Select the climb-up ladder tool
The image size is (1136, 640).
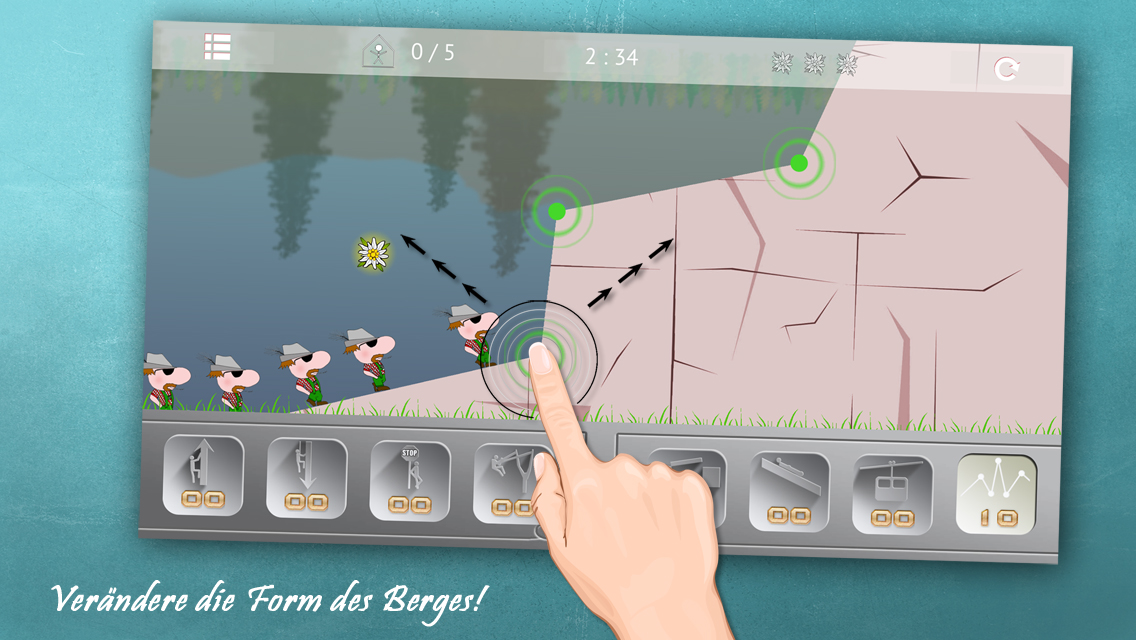(203, 475)
